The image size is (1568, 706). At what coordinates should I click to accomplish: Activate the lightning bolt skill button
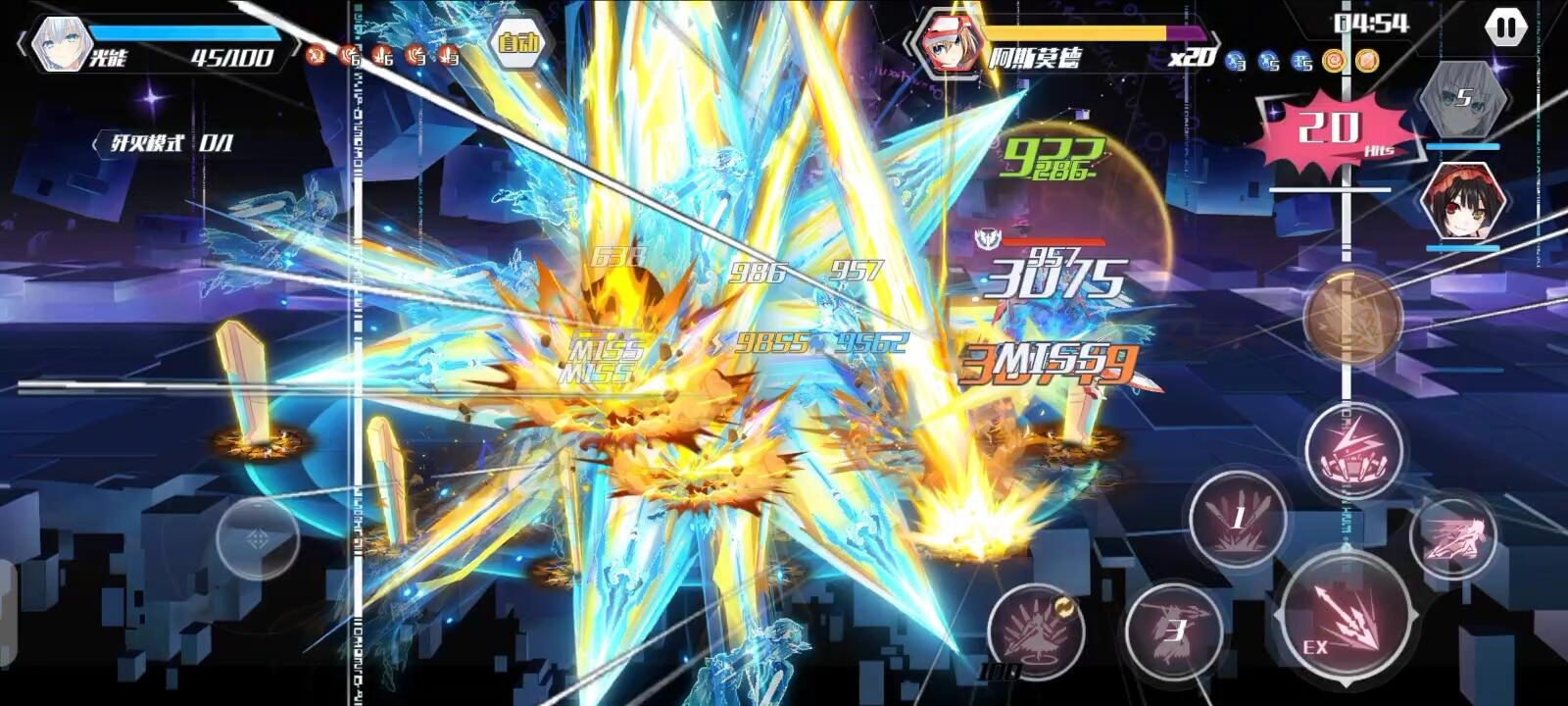(1355, 448)
